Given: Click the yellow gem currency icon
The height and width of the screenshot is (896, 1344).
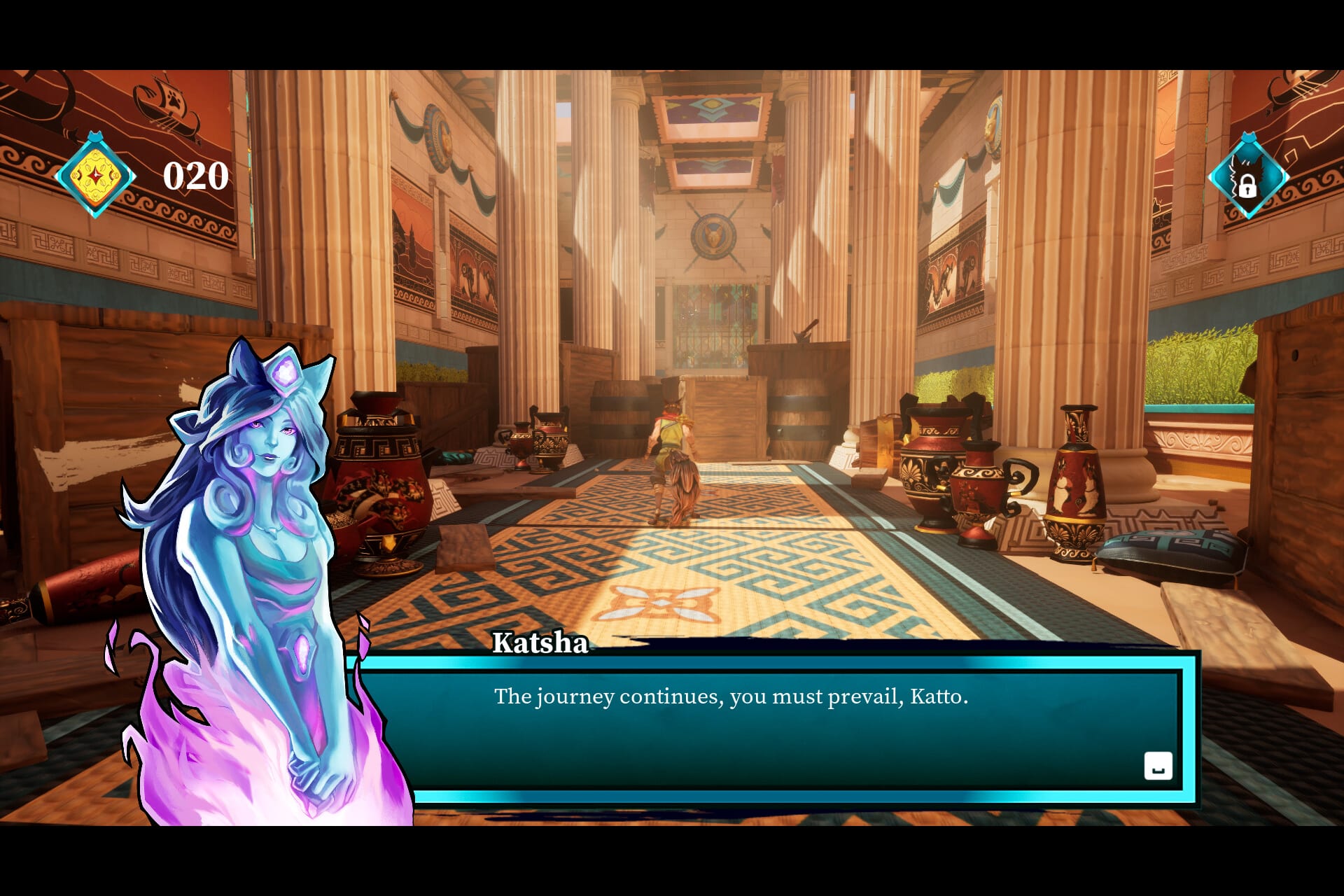Looking at the screenshot, I should point(95,176).
